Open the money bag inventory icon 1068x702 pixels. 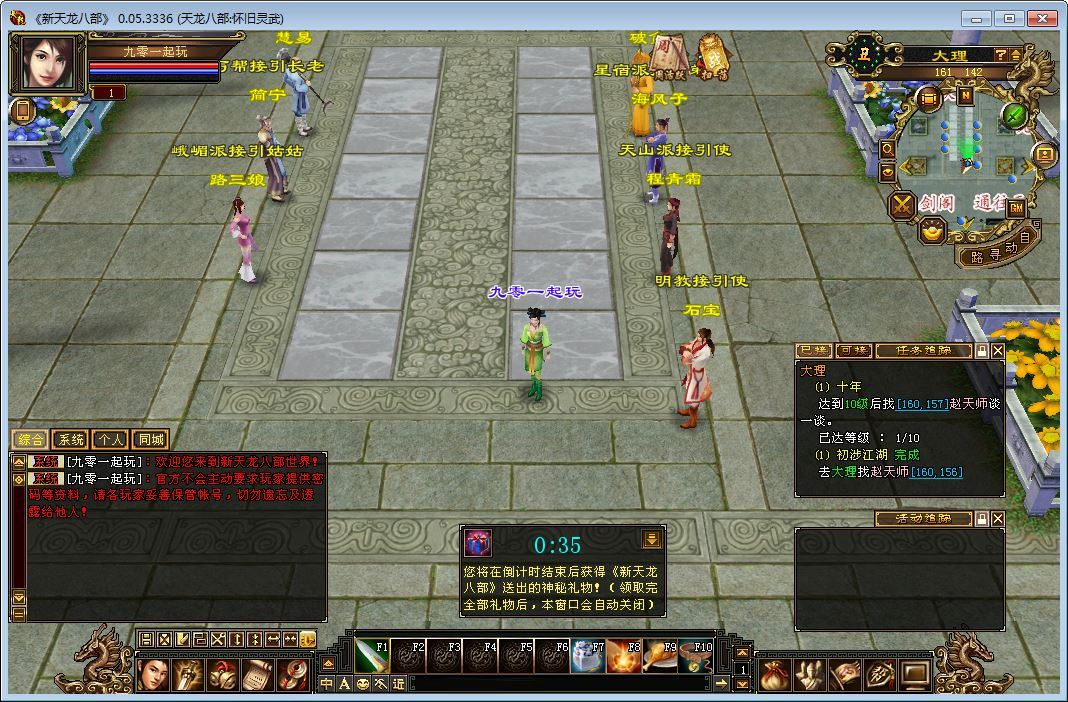click(773, 675)
